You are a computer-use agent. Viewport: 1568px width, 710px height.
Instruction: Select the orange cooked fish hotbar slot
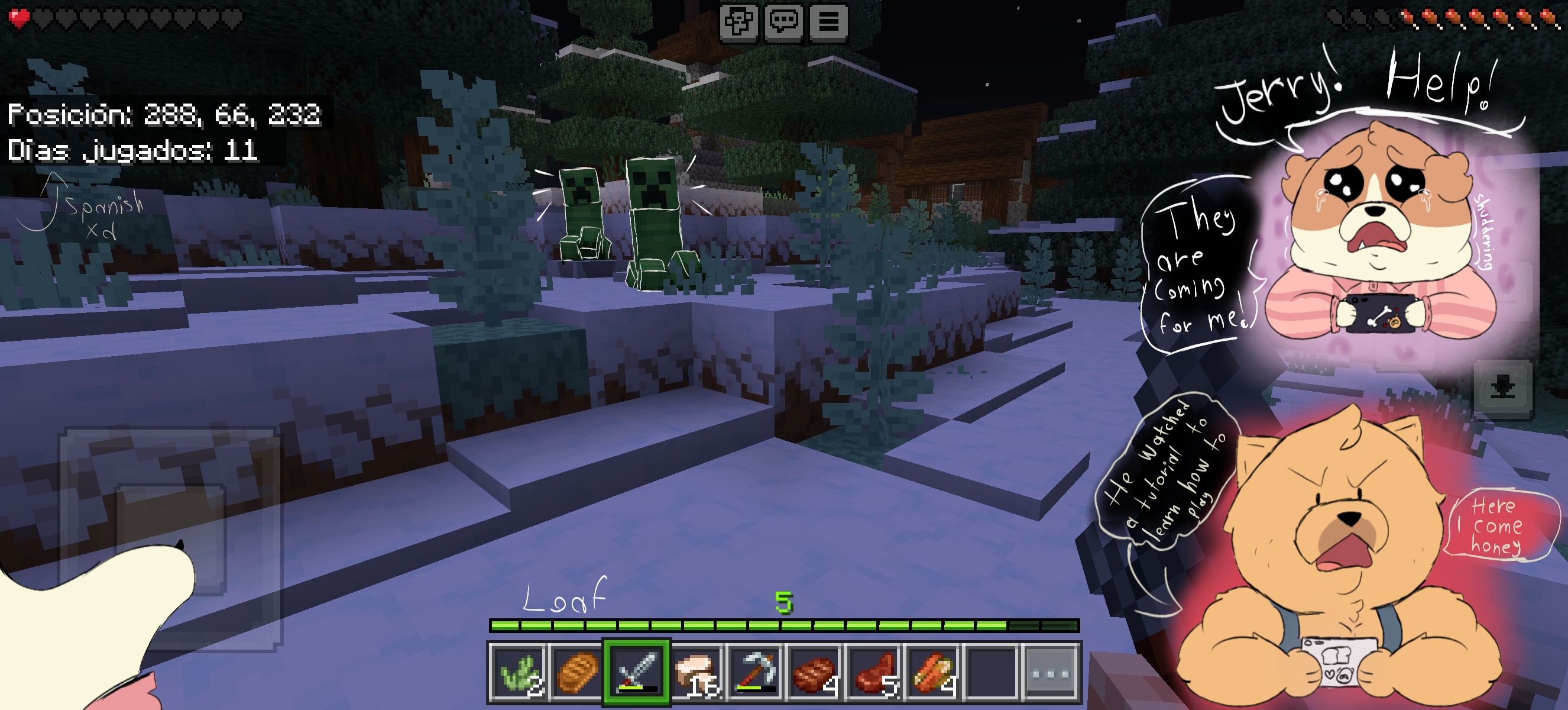click(x=932, y=673)
